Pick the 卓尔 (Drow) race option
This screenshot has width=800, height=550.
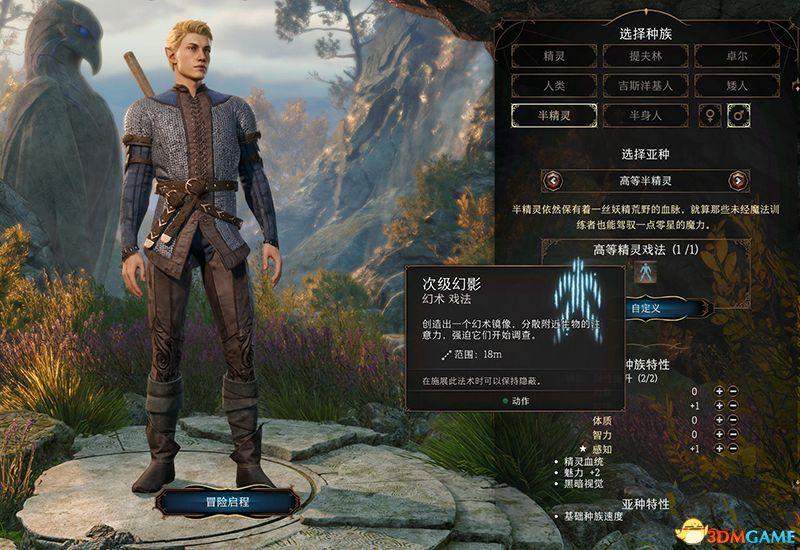736,56
